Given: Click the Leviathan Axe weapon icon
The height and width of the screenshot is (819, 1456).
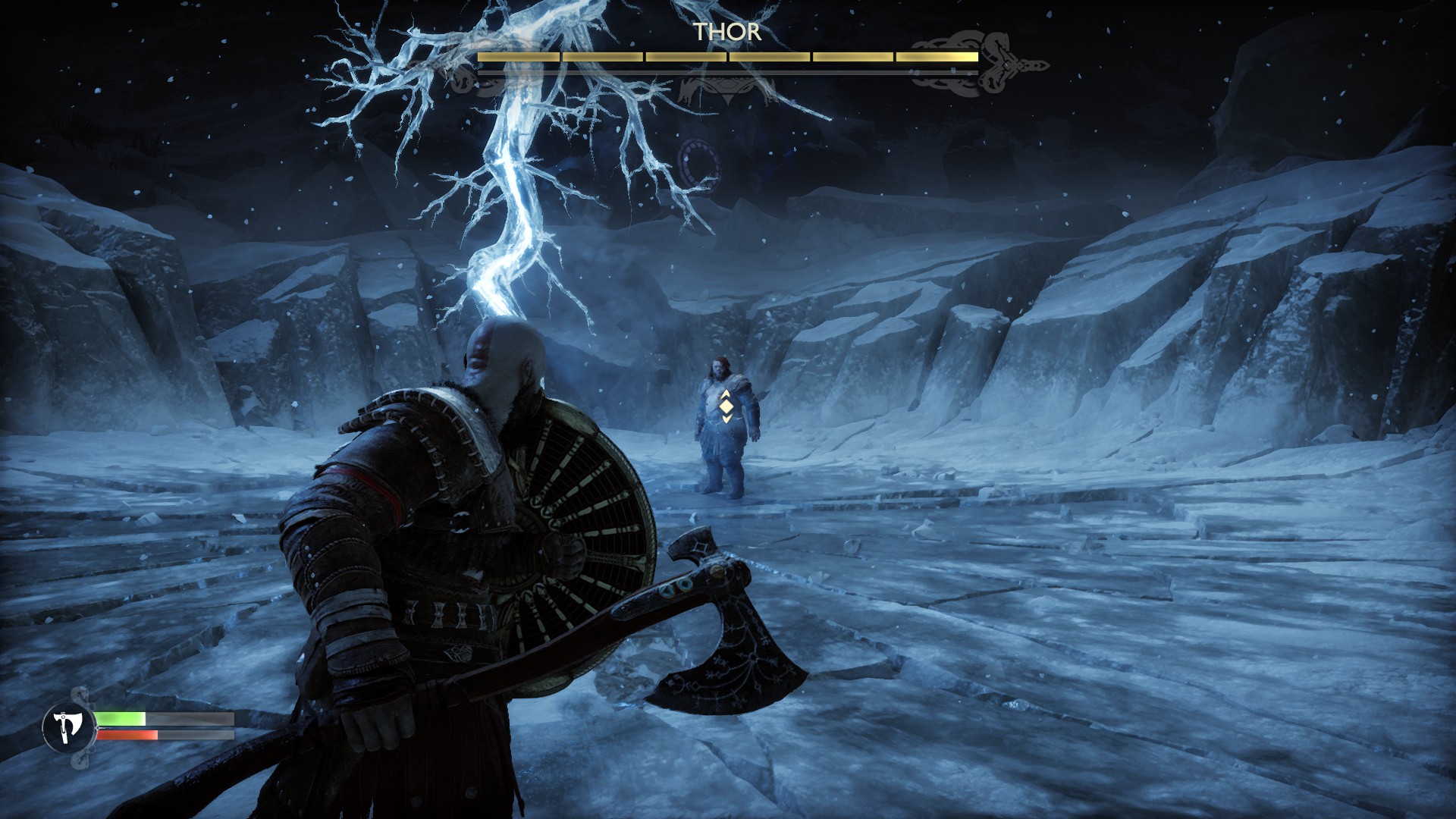Looking at the screenshot, I should coord(68,728).
